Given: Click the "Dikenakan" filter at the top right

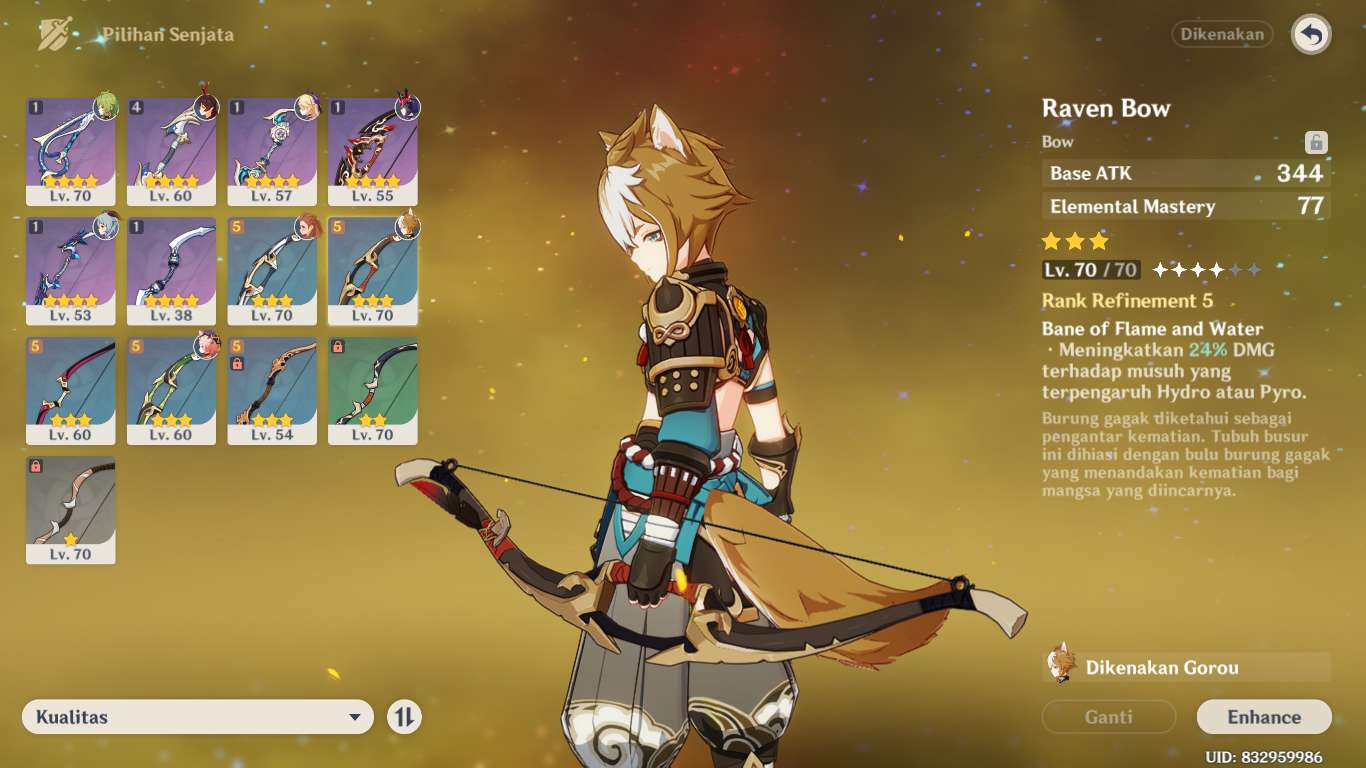Looking at the screenshot, I should point(1222,34).
